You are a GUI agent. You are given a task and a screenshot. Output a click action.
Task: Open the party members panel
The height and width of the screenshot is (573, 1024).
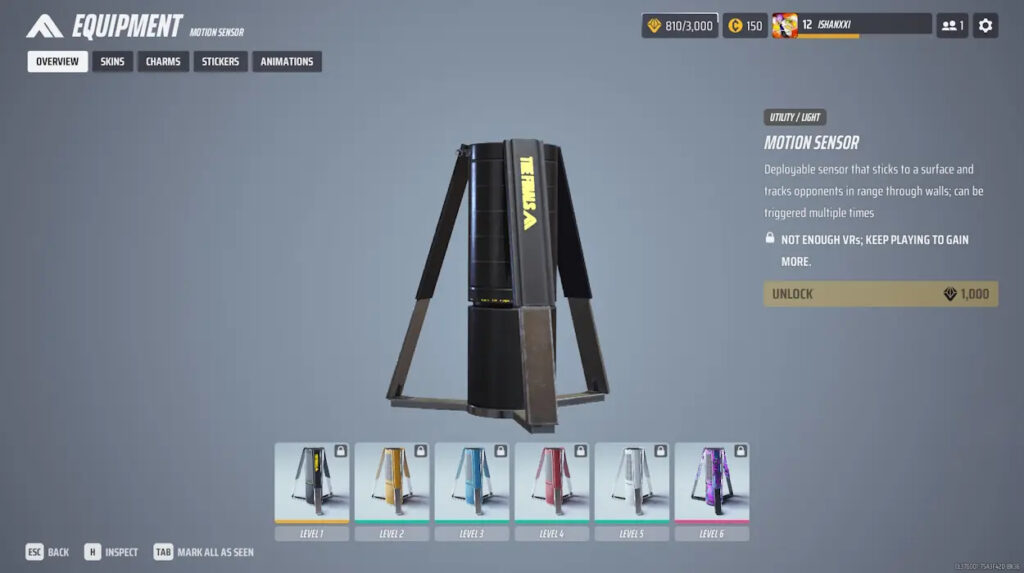[x=951, y=26]
